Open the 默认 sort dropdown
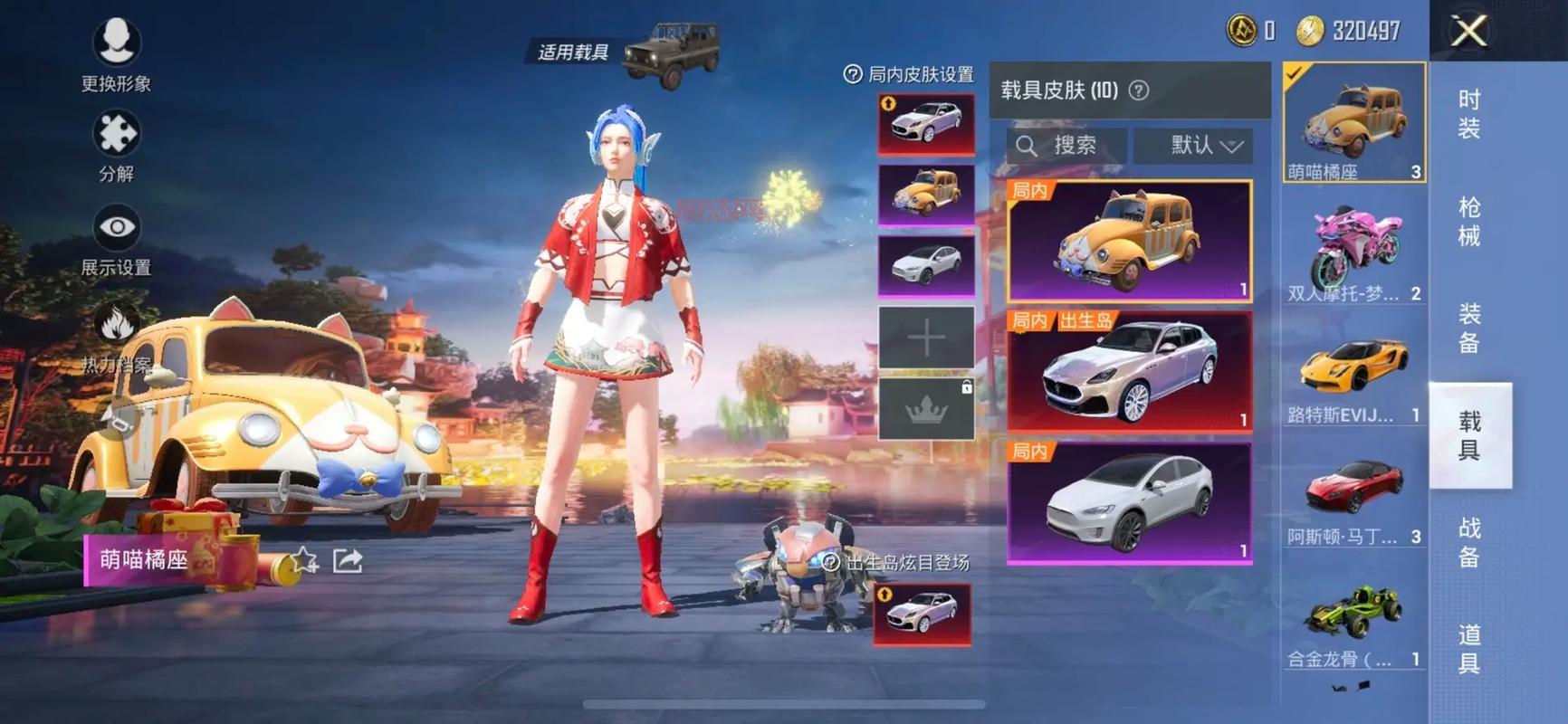The height and width of the screenshot is (724, 1568). [1193, 146]
